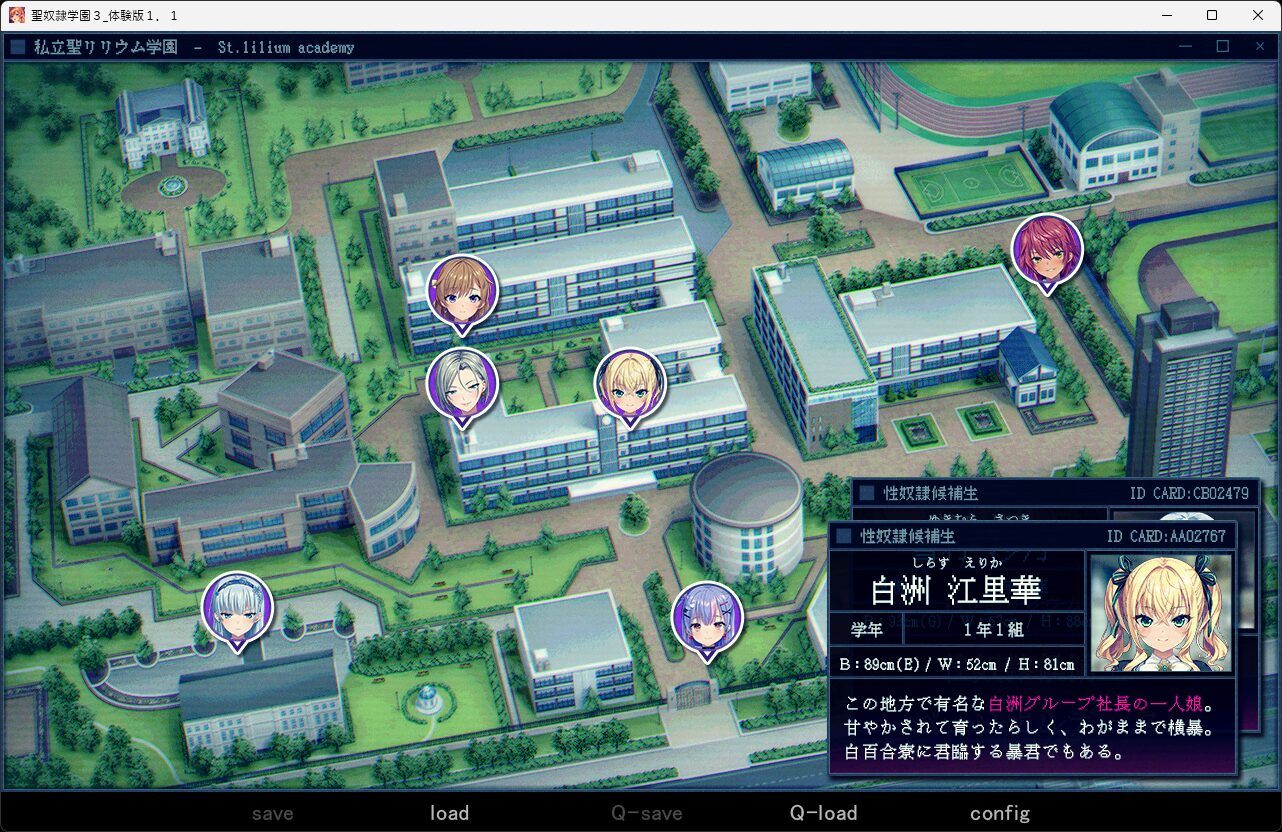Maximize the game window

tap(1212, 15)
